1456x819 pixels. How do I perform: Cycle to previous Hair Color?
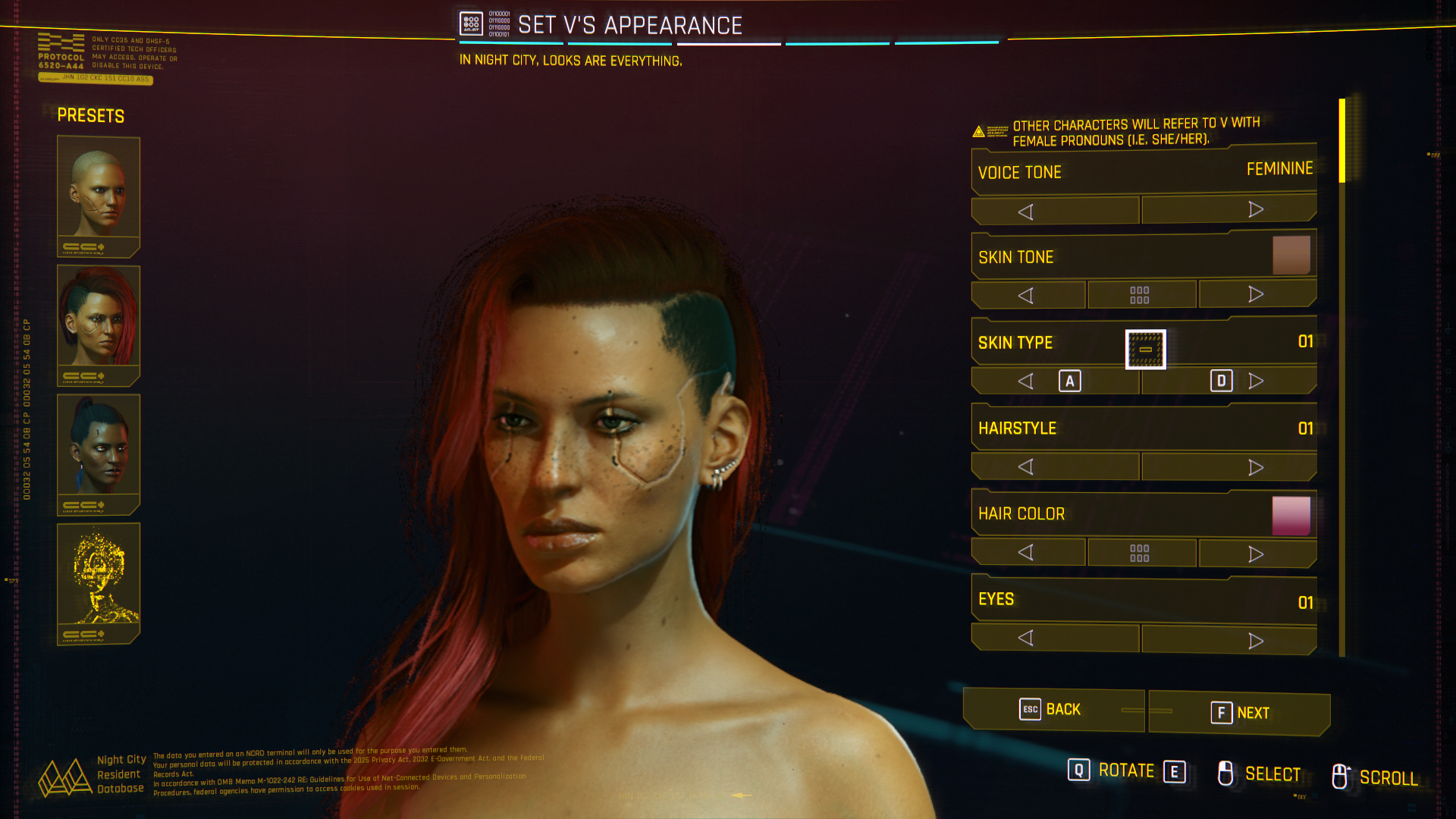[x=1026, y=552]
